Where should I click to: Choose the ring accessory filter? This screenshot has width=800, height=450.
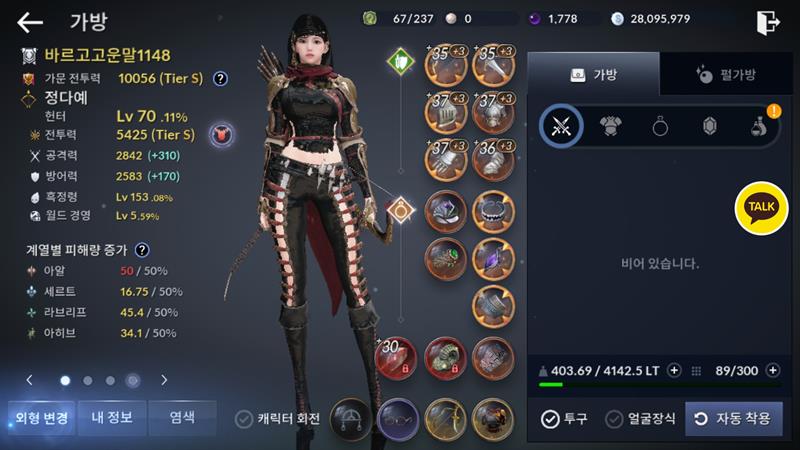click(x=661, y=126)
